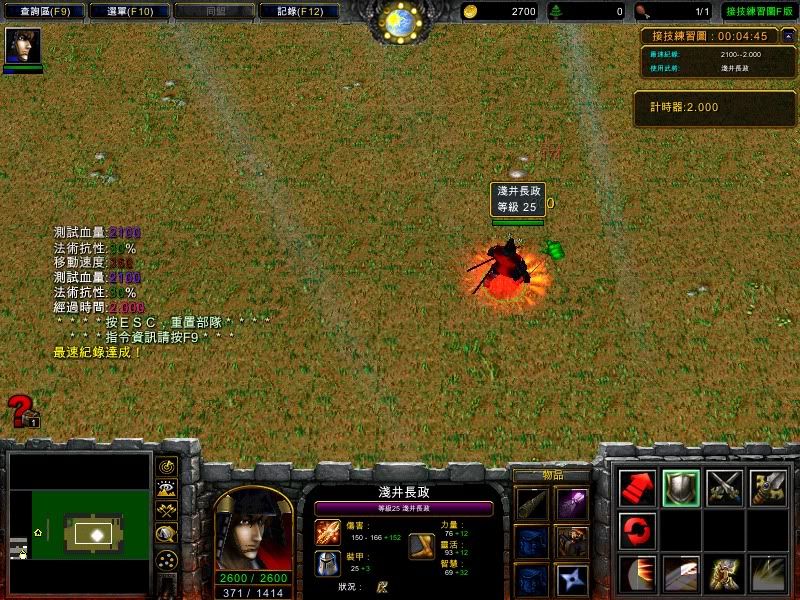The width and height of the screenshot is (800, 600).
Task: Open the 查詢區 (F9) quest menu
Action: click(44, 12)
